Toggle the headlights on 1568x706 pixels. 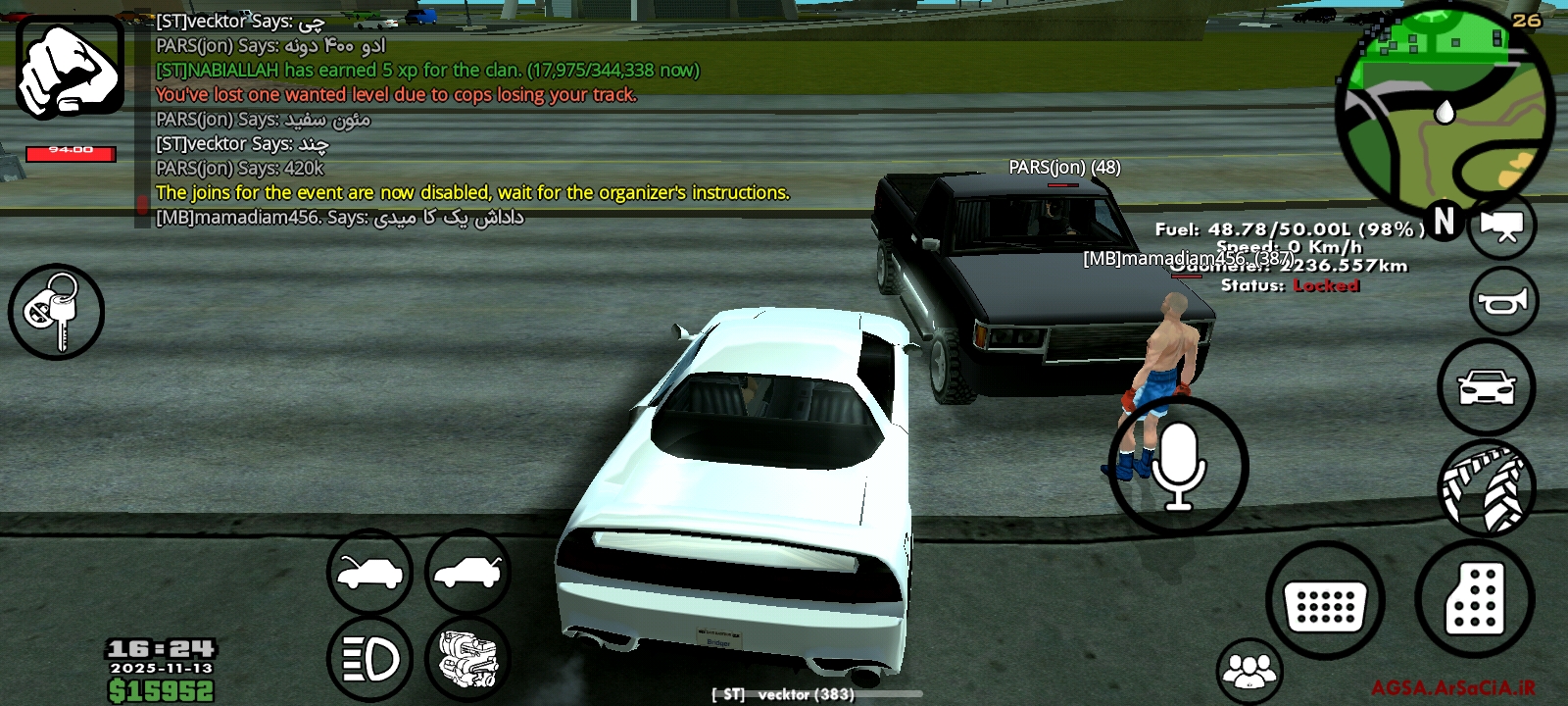tap(369, 658)
